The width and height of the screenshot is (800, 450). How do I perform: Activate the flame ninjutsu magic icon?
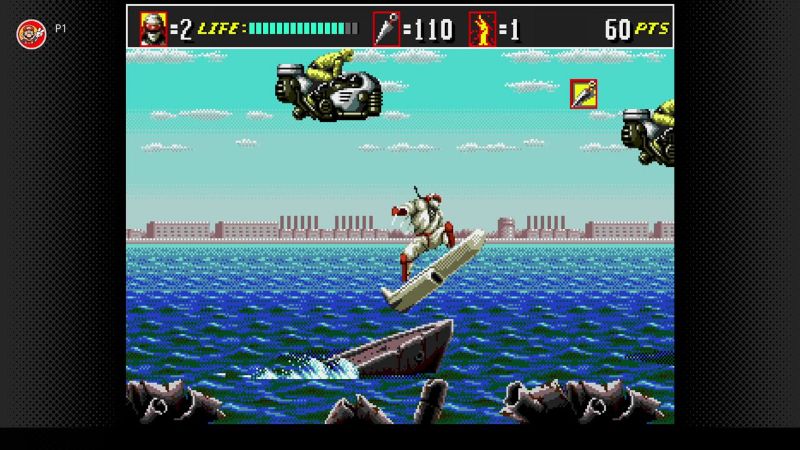pos(482,28)
